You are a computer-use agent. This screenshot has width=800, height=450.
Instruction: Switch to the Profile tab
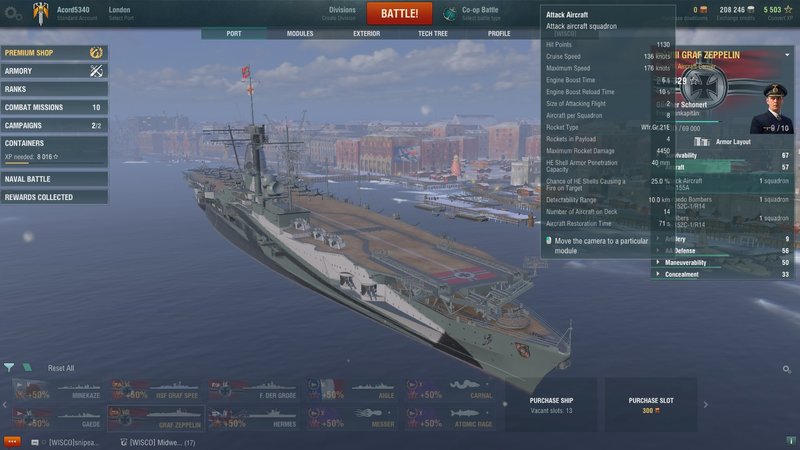498,33
